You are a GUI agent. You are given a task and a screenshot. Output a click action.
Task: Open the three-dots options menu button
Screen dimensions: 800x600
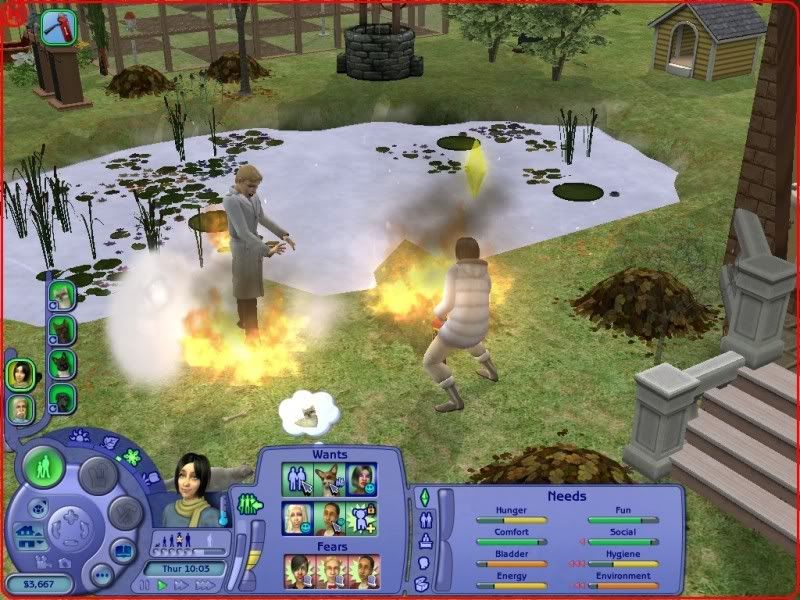tap(101, 577)
